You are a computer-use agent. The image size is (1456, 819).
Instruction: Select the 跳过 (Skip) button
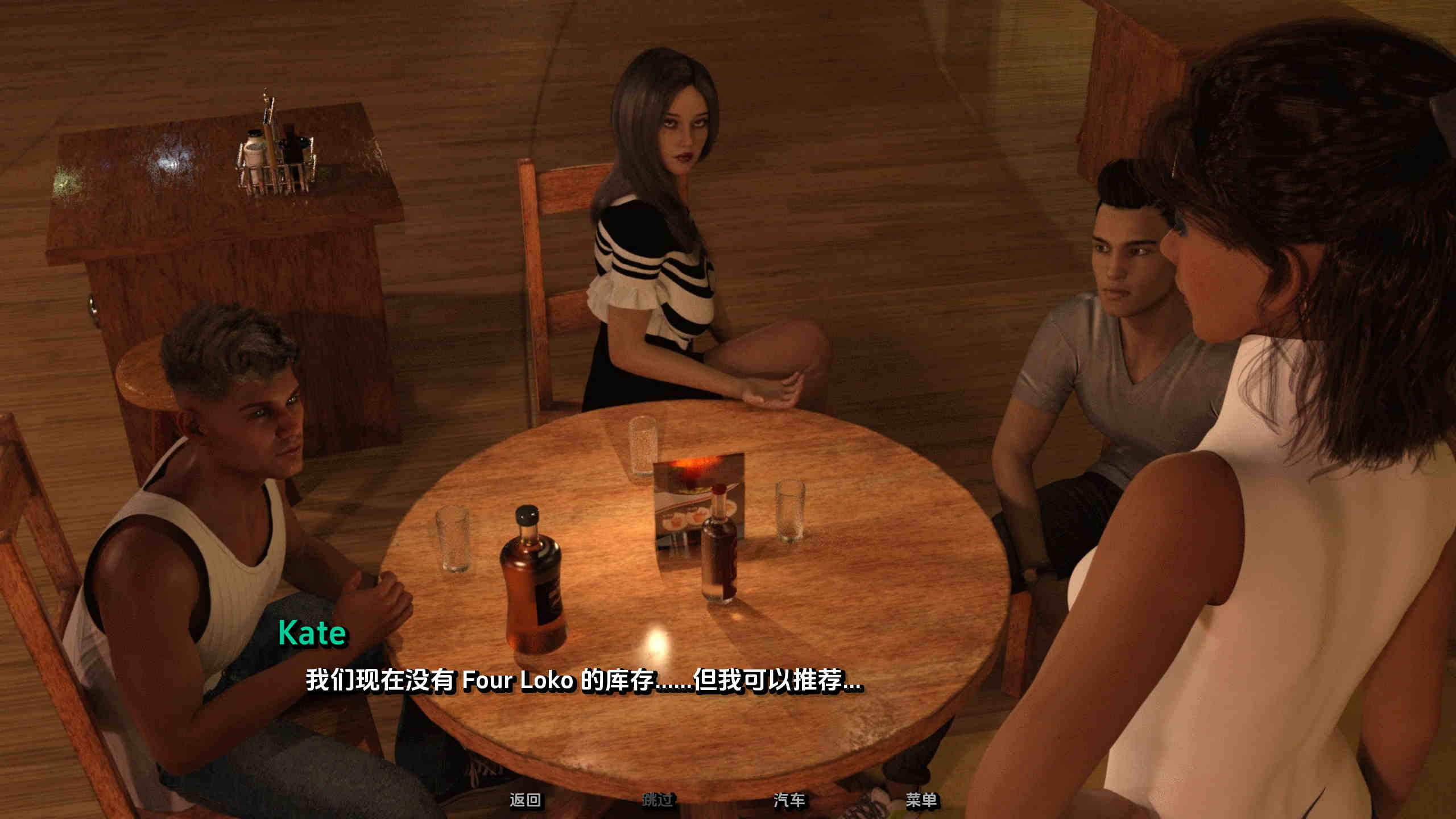tap(657, 800)
